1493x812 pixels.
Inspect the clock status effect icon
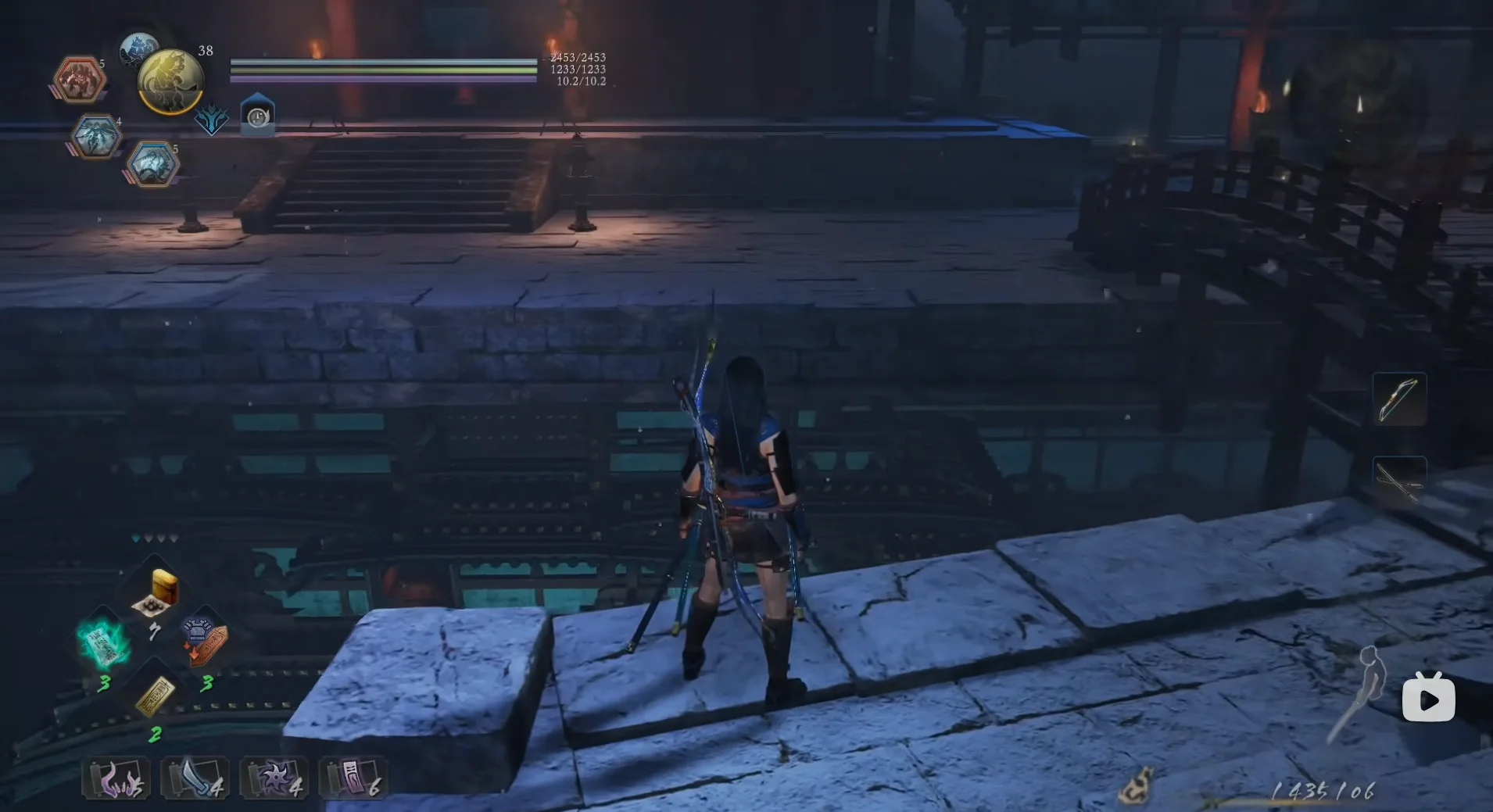point(257,116)
